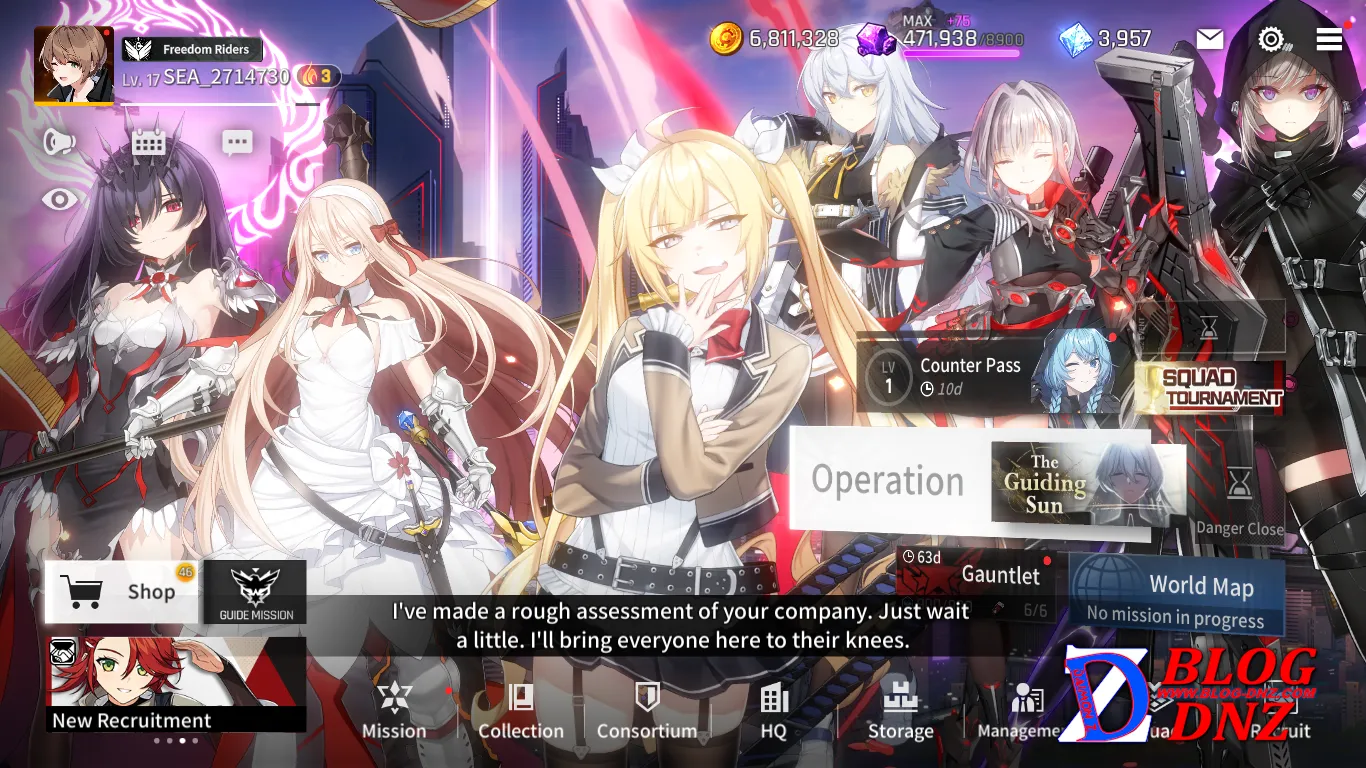
Task: Click the megaphone announcements icon
Action: 59,142
